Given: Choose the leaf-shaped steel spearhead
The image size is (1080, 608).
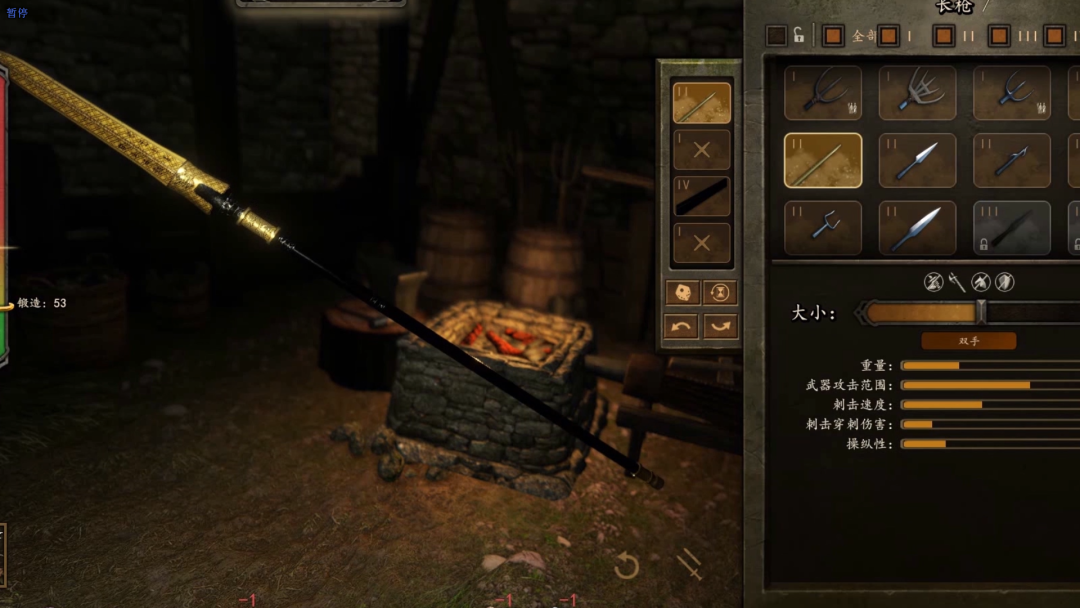Looking at the screenshot, I should pos(917,161).
